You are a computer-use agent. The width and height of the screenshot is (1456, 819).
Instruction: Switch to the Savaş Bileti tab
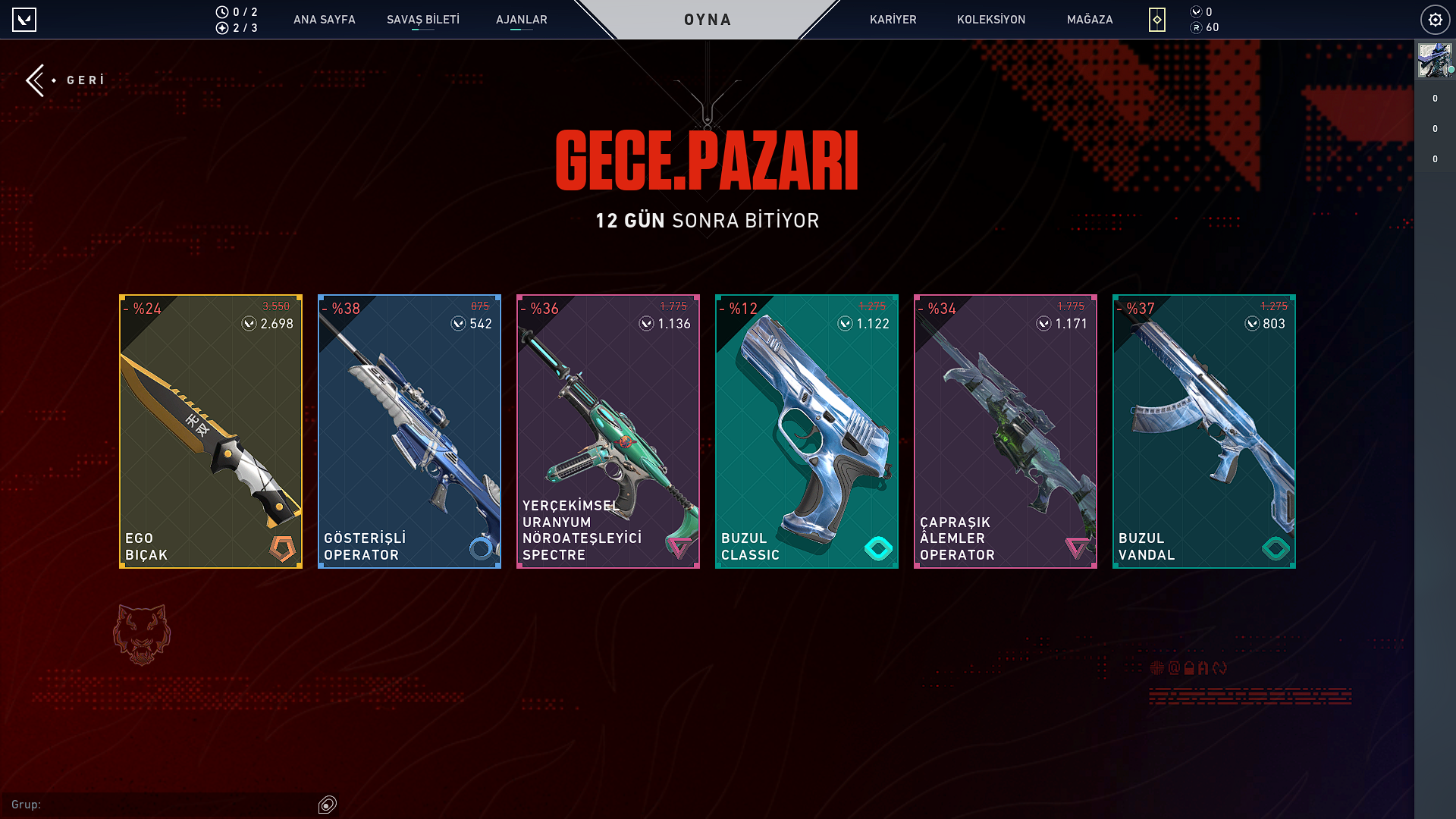tap(423, 20)
